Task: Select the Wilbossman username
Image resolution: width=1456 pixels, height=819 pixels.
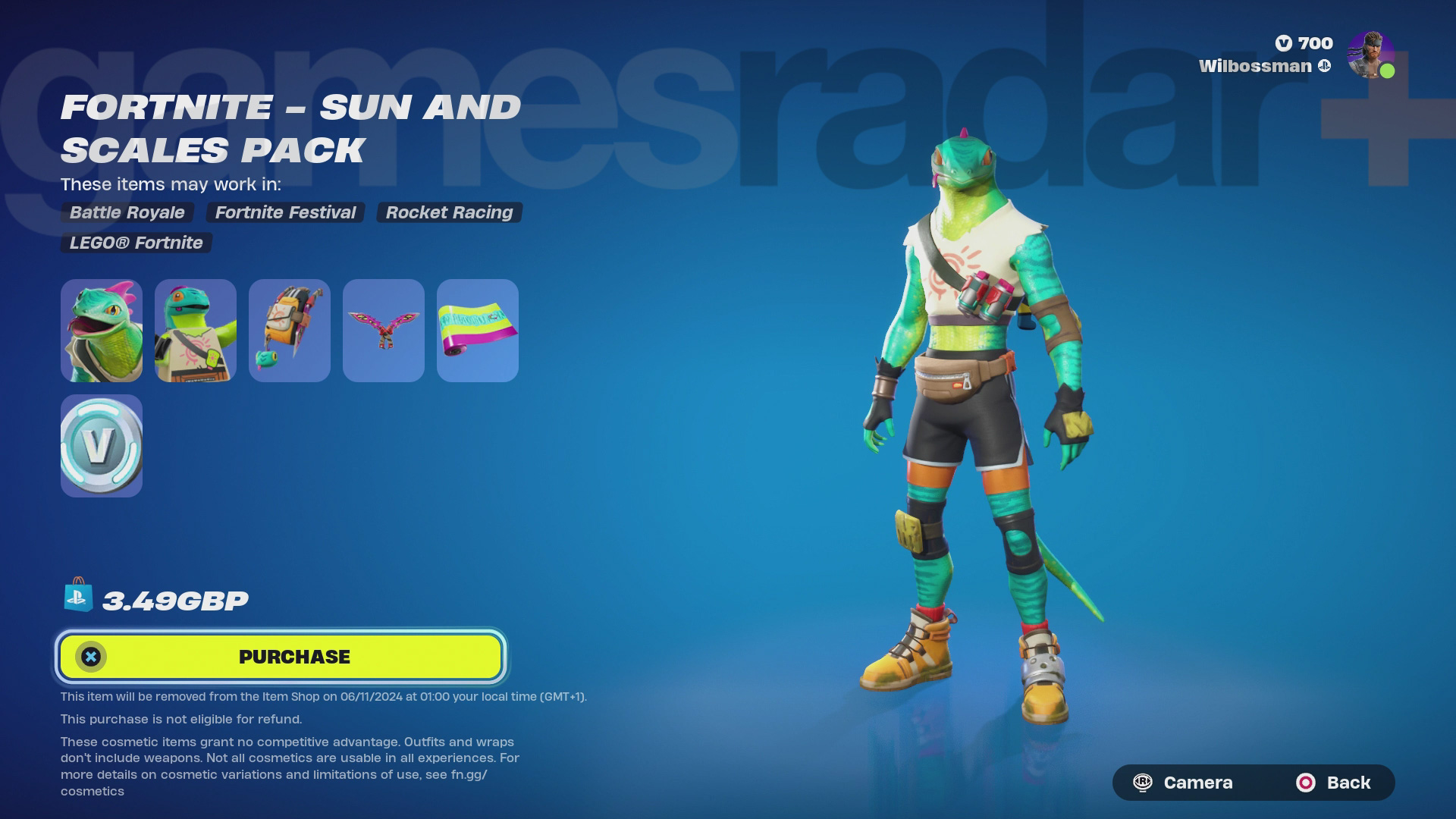Action: (1255, 66)
